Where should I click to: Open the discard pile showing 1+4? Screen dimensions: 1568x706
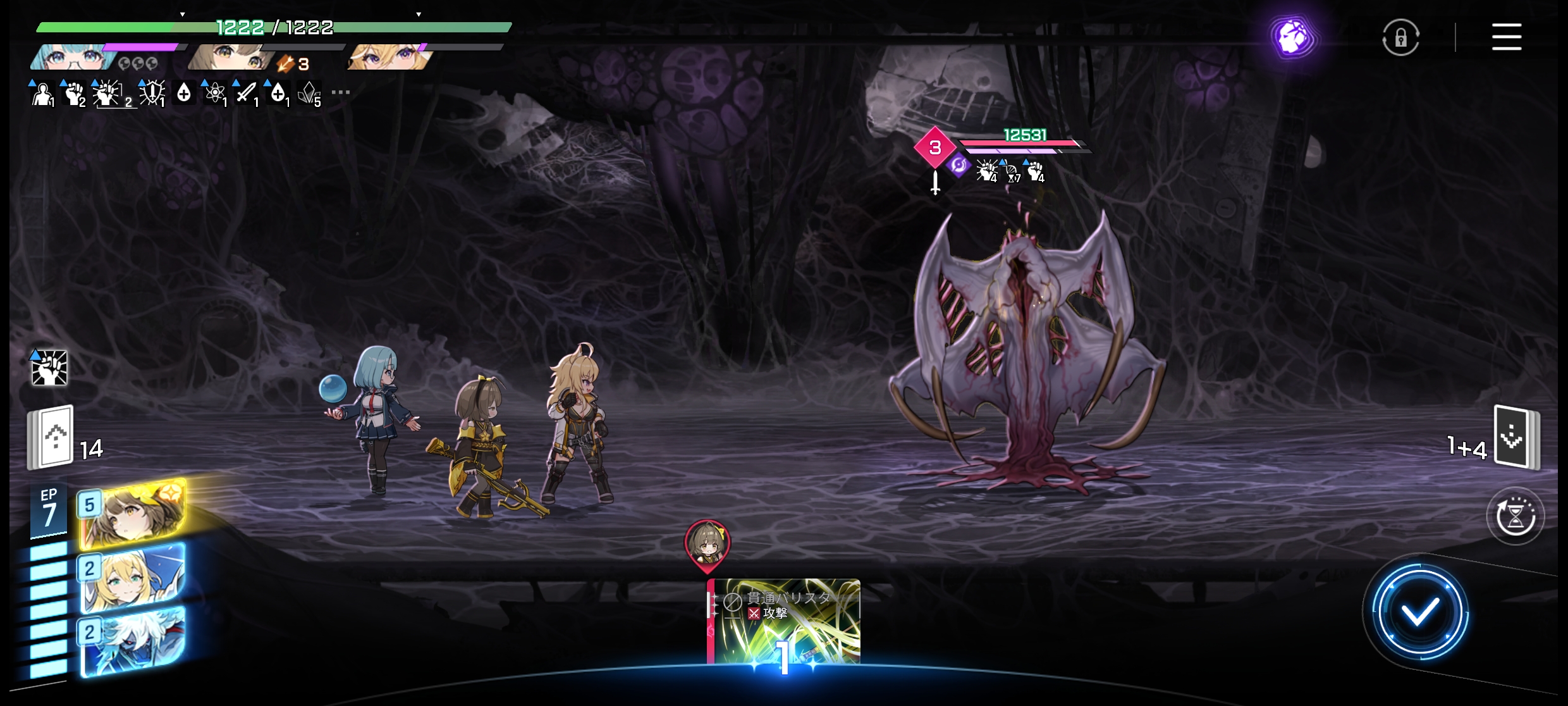point(1516,437)
